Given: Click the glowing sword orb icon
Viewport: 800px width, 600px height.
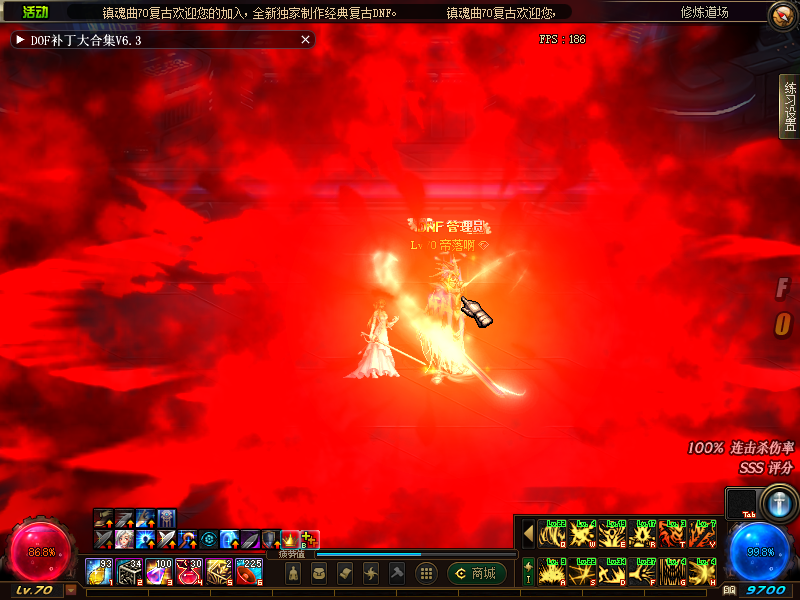Looking at the screenshot, I should click(x=777, y=502).
